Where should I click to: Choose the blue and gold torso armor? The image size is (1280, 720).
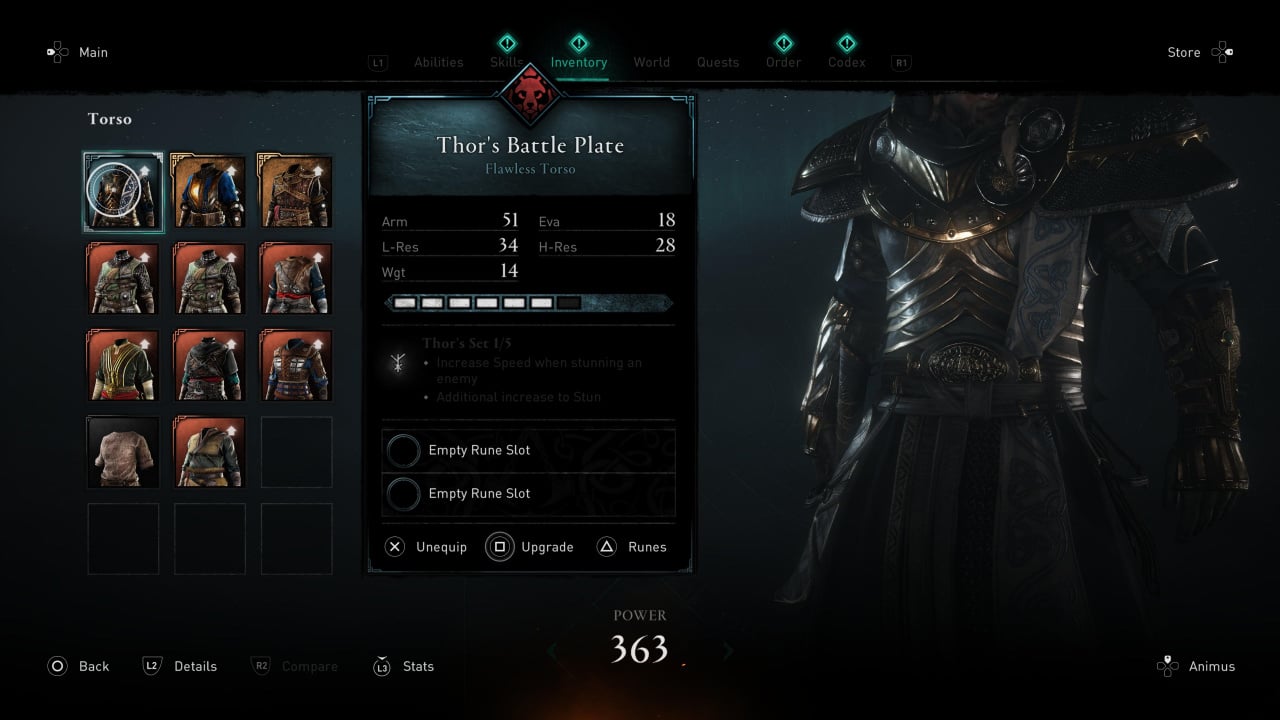coord(209,192)
